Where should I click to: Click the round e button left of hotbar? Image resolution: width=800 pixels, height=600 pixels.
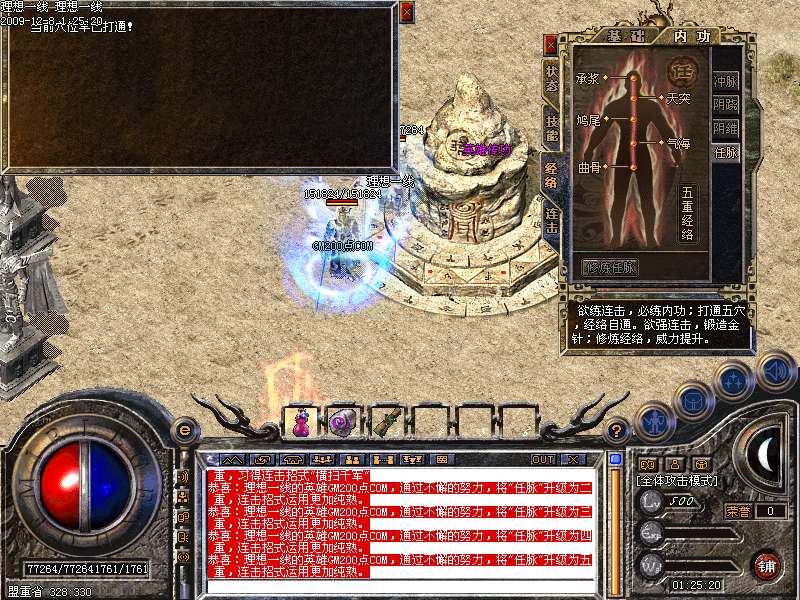point(183,430)
